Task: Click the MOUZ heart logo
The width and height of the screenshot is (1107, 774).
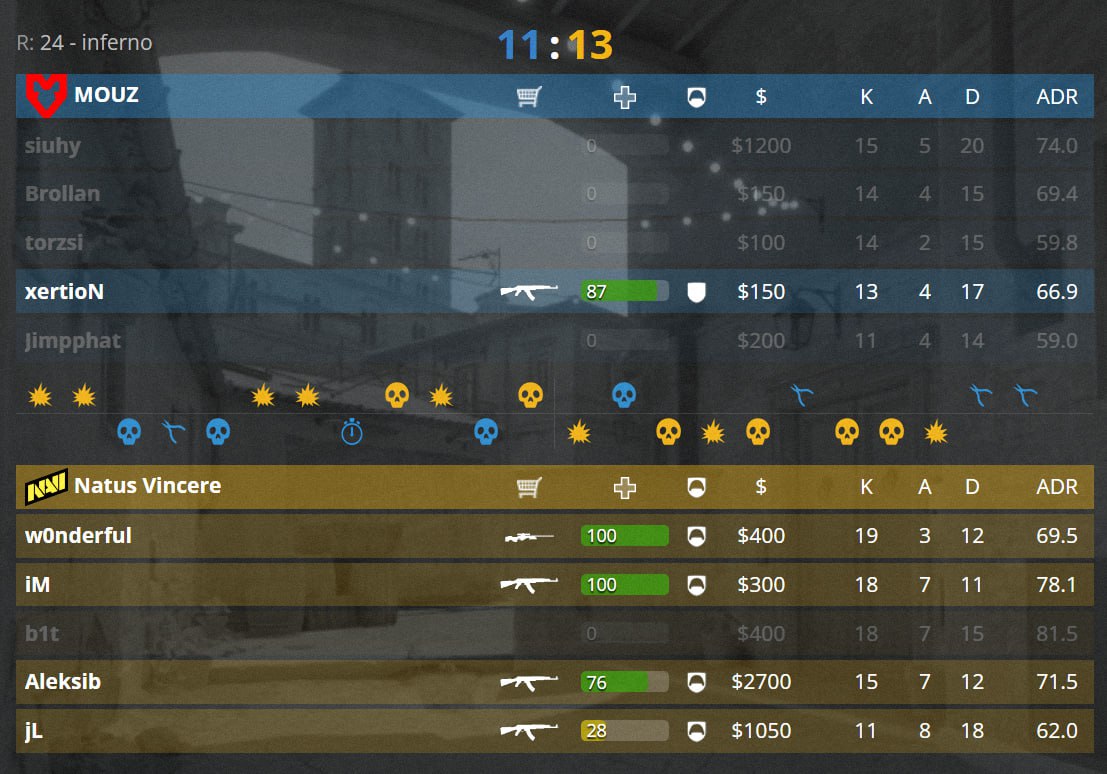Action: (43, 96)
